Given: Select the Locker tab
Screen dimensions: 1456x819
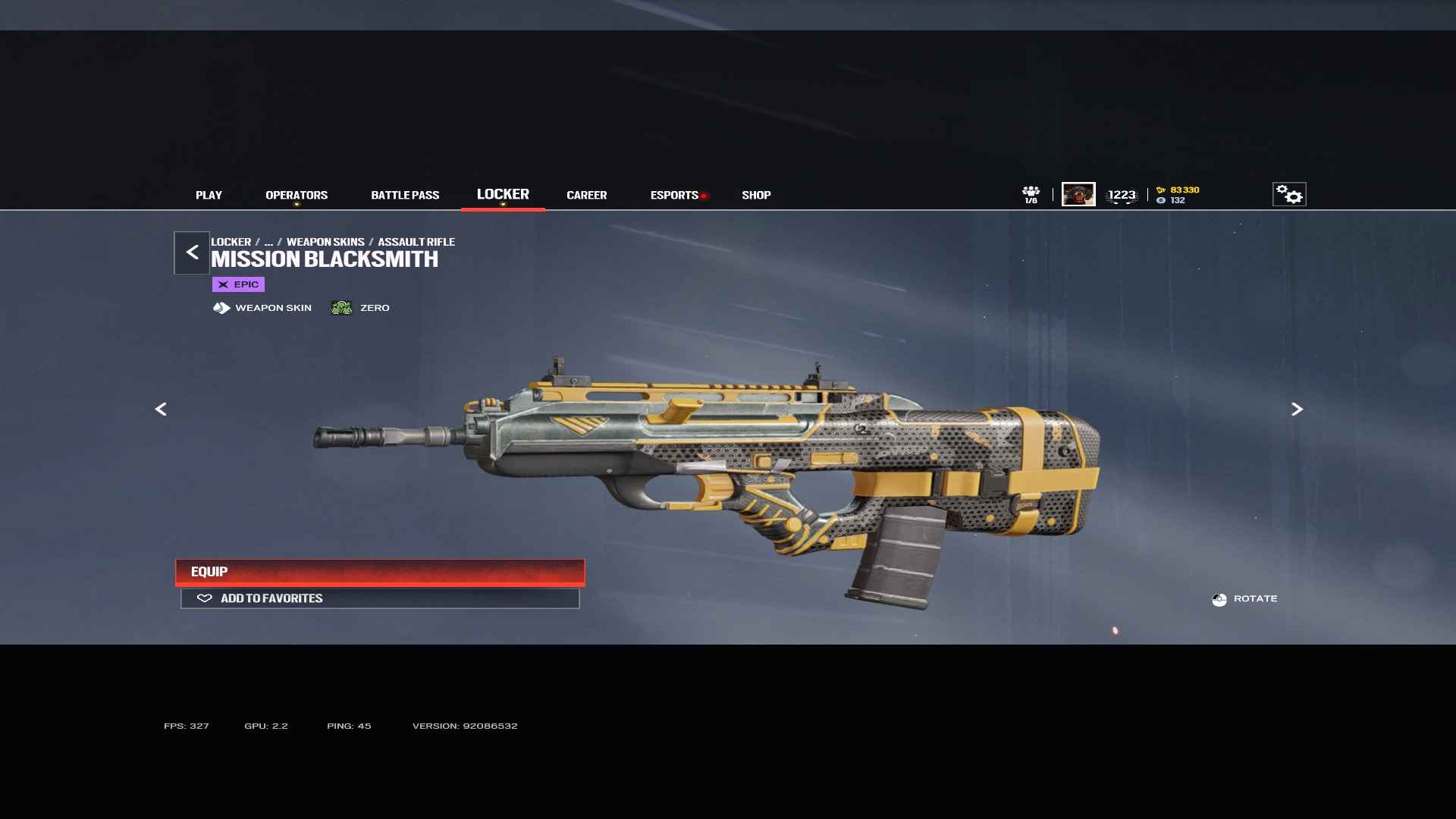Looking at the screenshot, I should (503, 194).
